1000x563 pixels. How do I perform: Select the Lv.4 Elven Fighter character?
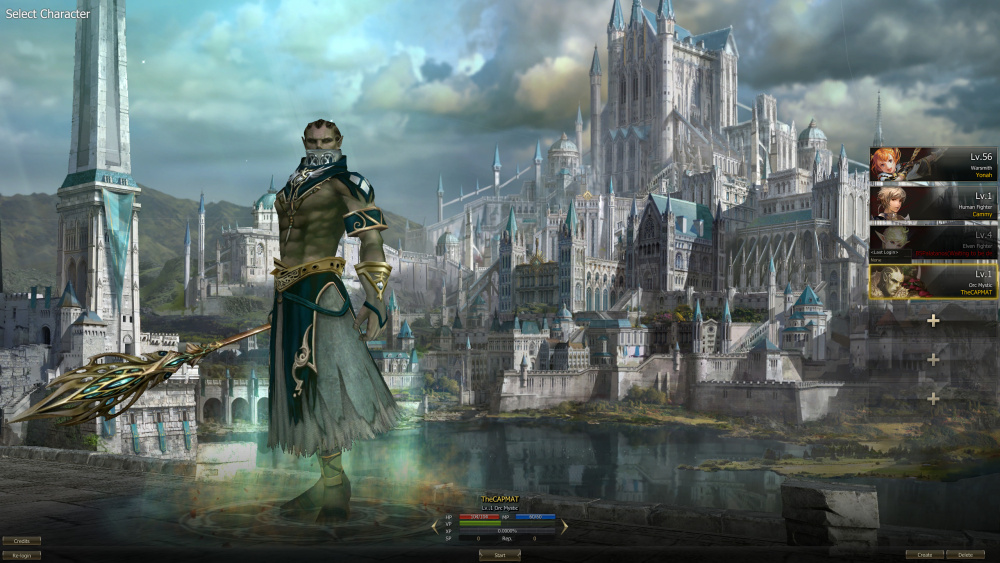(932, 242)
